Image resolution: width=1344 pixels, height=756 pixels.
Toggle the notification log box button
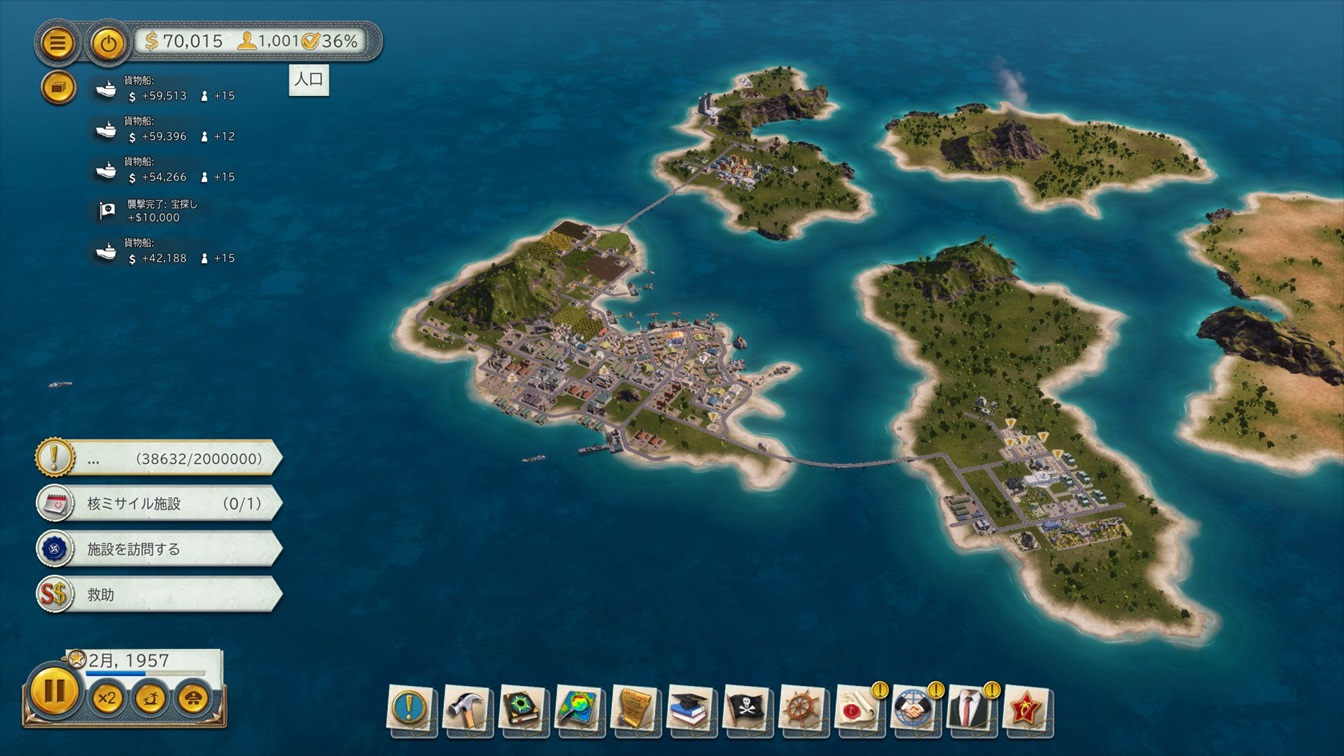pos(58,88)
